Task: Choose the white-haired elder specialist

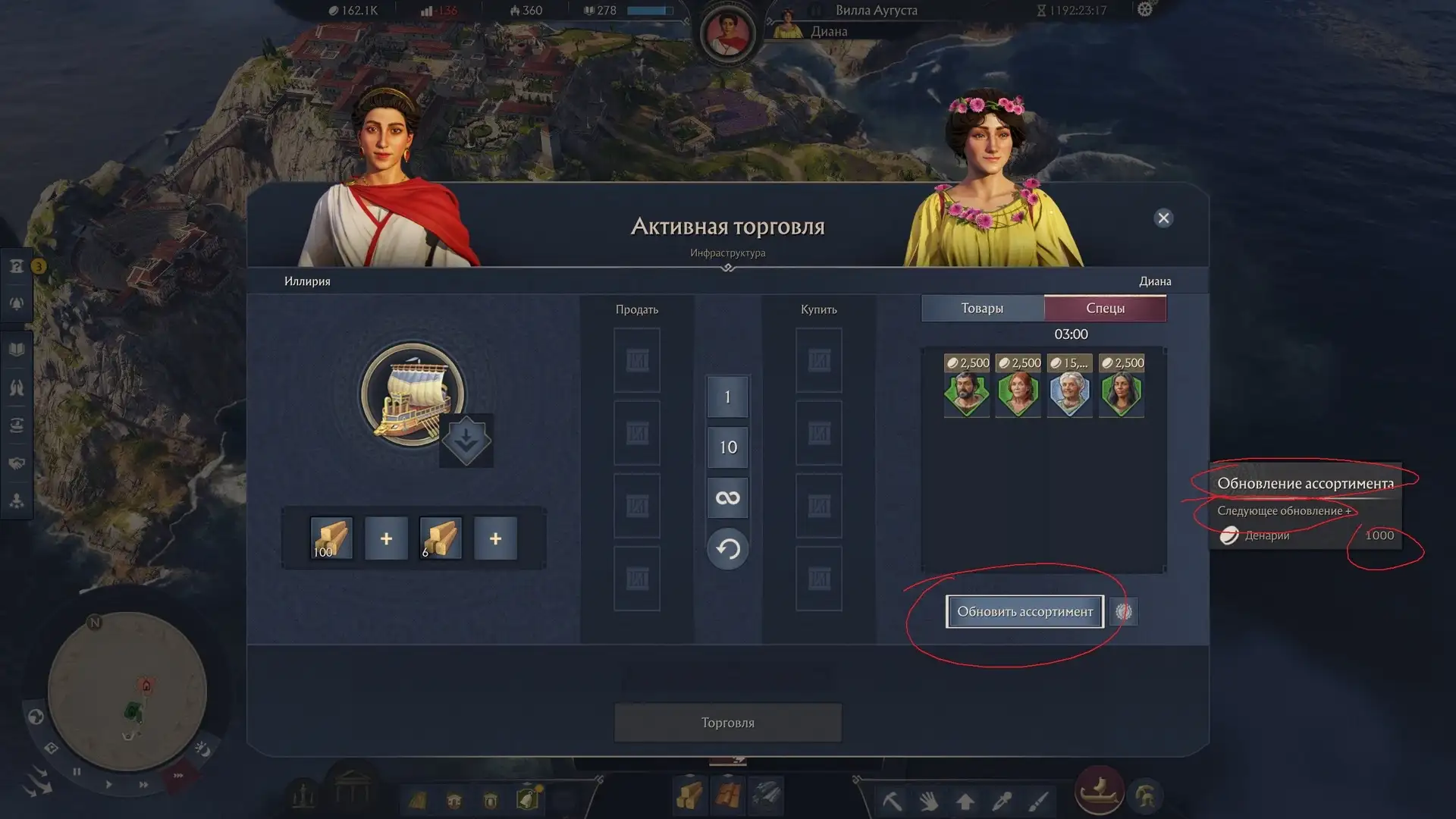Action: tap(1069, 394)
